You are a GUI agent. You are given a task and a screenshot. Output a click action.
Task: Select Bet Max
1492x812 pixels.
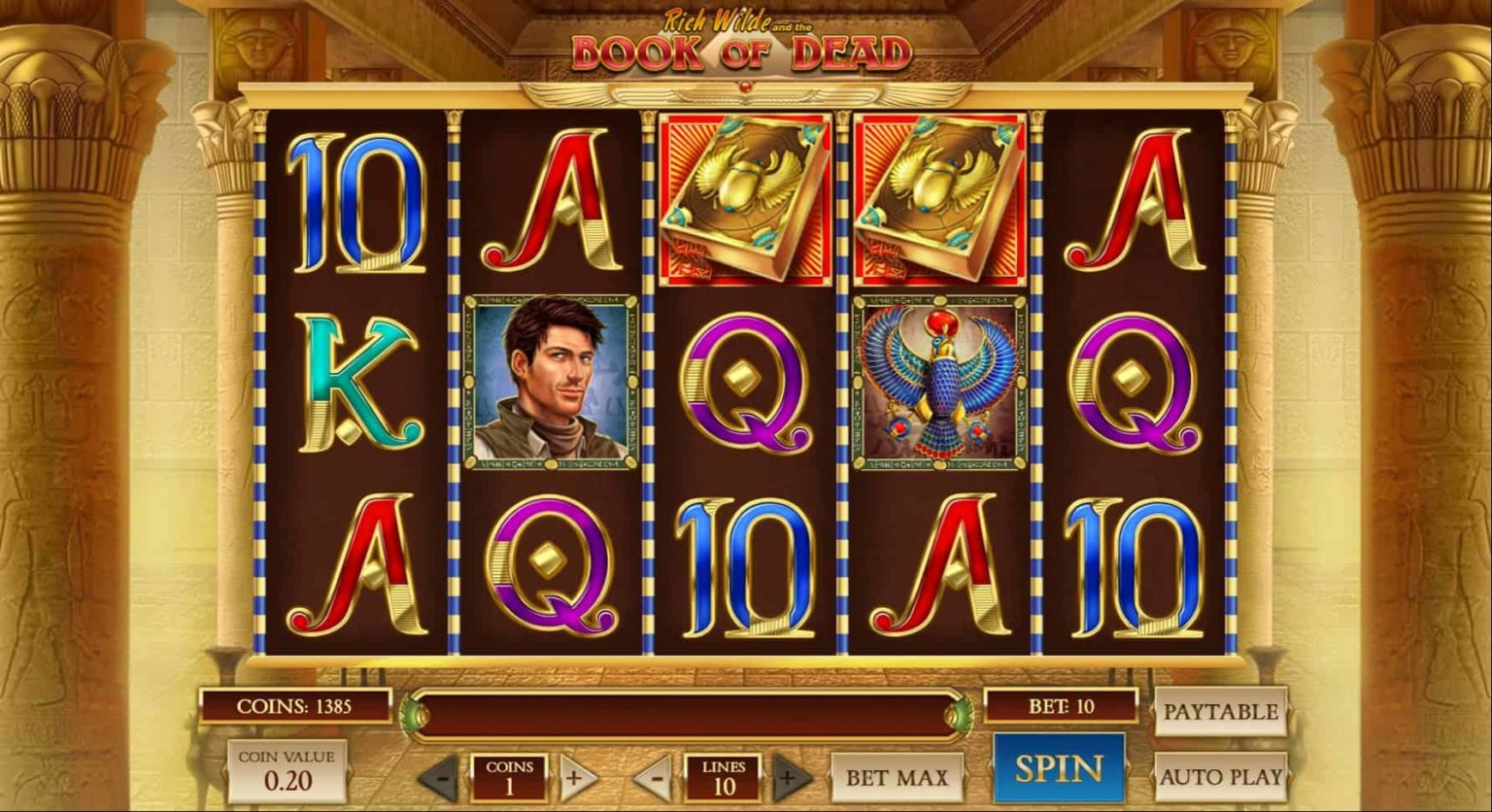[x=897, y=777]
